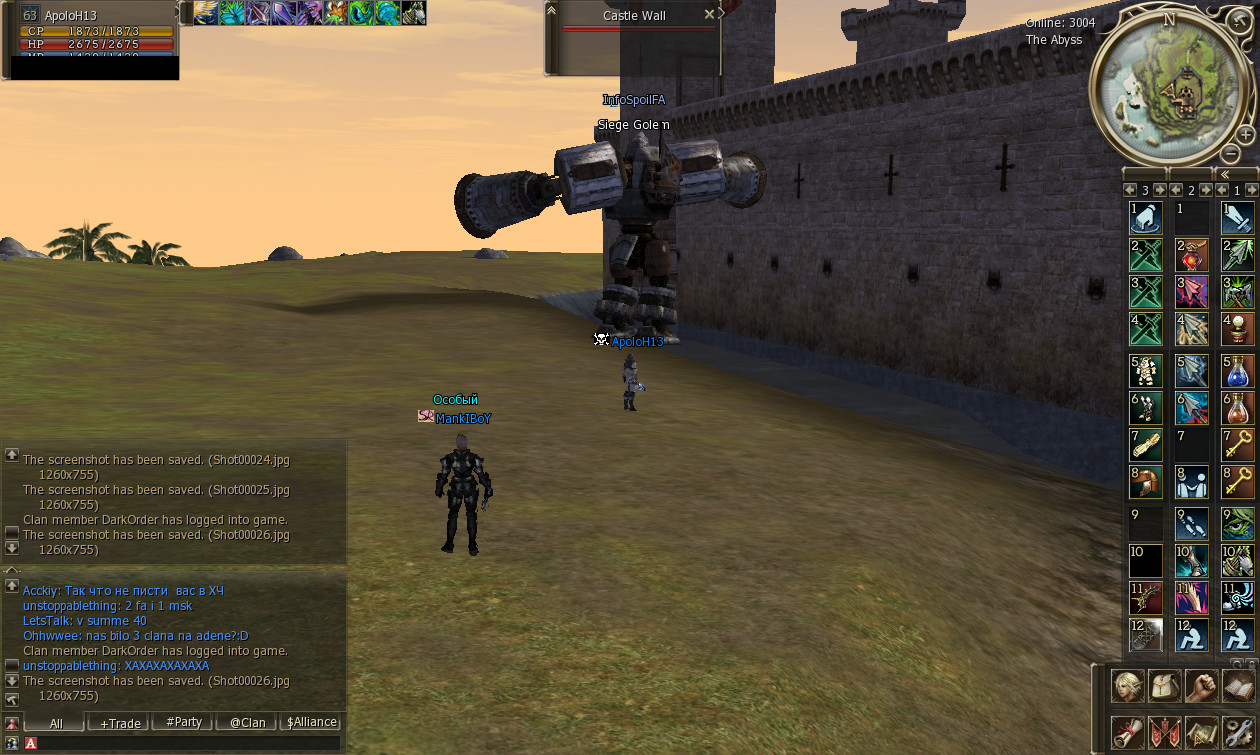The height and width of the screenshot is (755, 1260).
Task: Open the actions fist icon
Action: pos(1202,686)
